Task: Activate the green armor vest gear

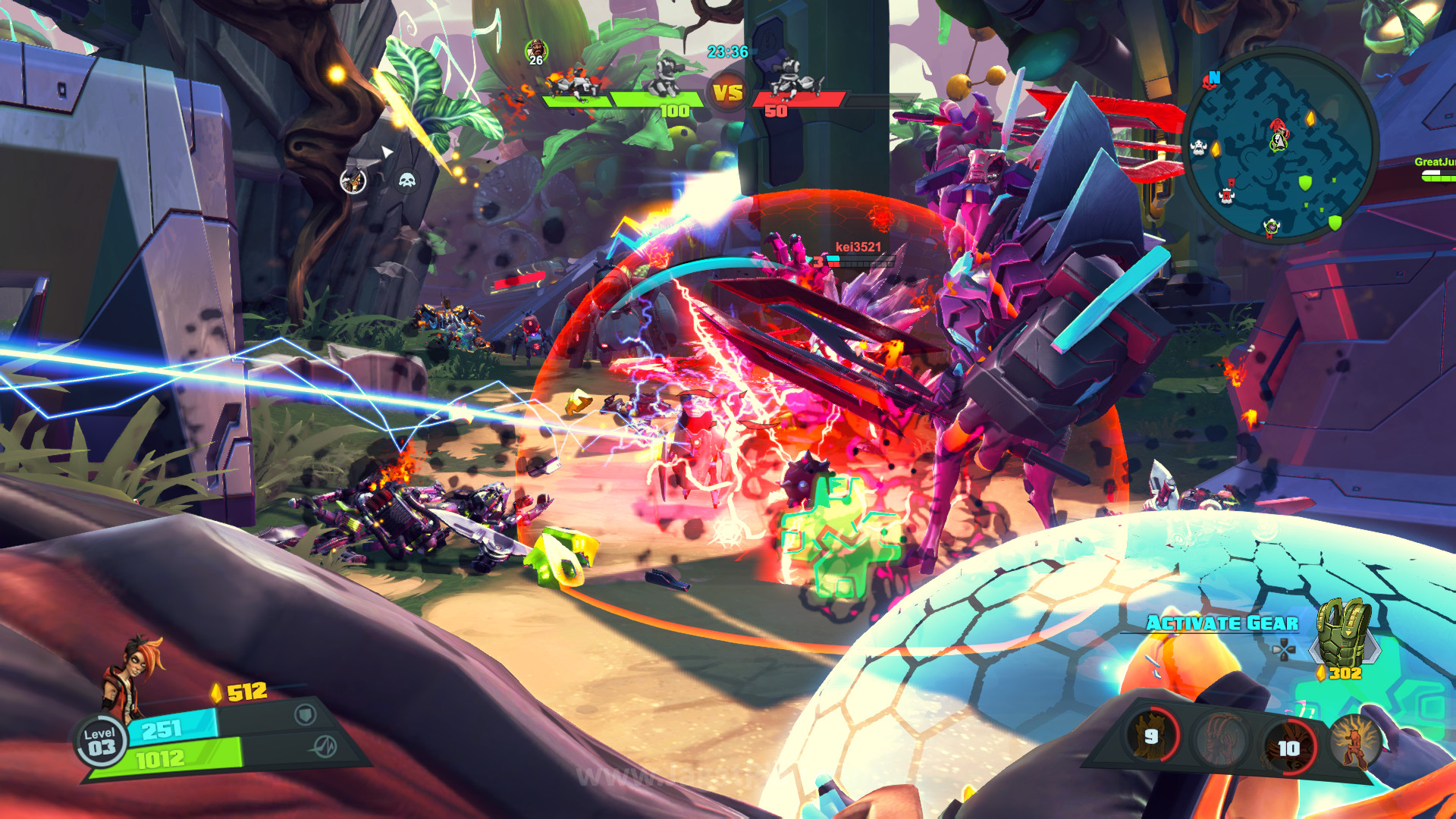Action: coord(1345,632)
